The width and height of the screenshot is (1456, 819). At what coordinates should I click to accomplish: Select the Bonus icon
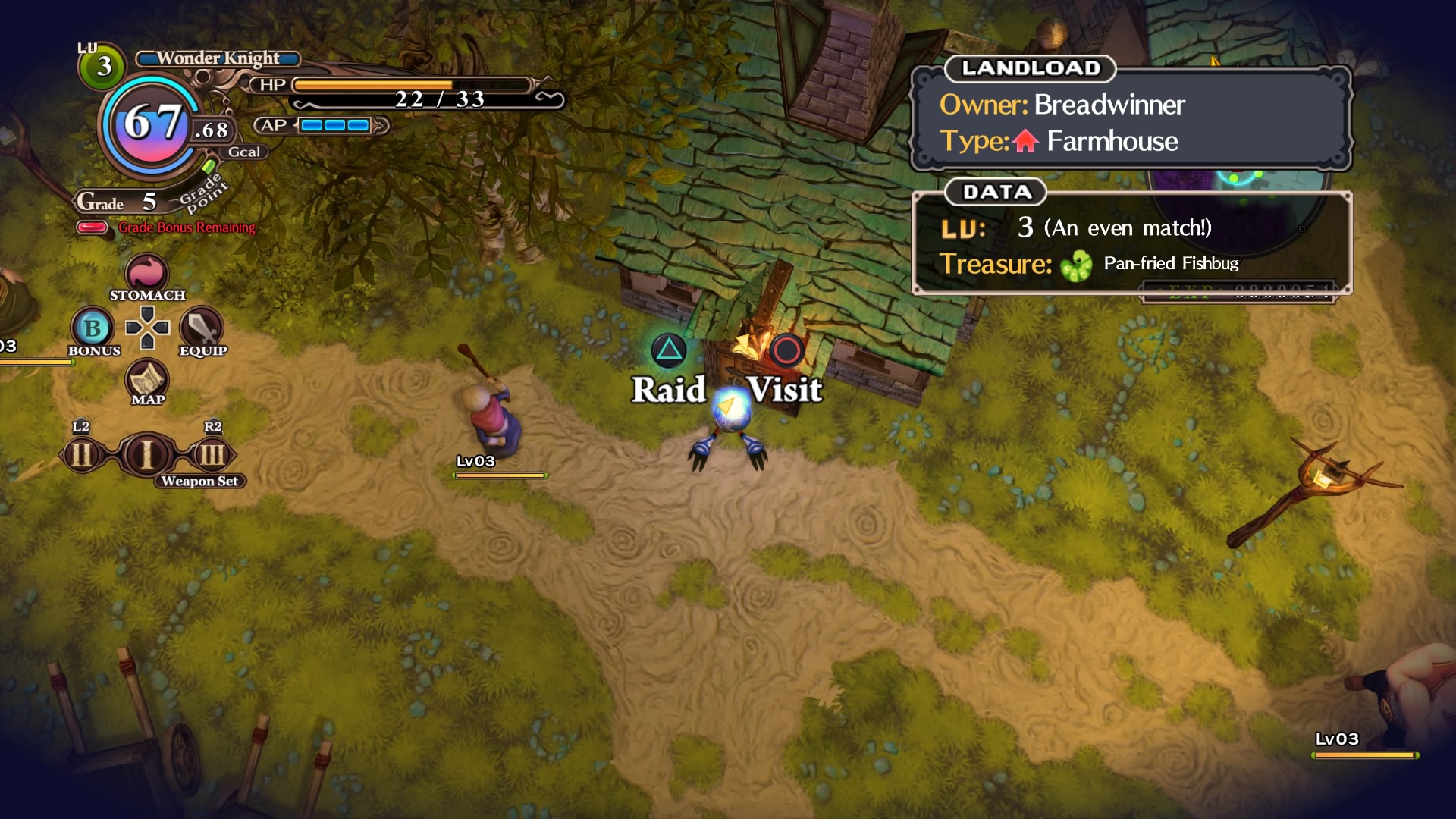pyautogui.click(x=93, y=328)
